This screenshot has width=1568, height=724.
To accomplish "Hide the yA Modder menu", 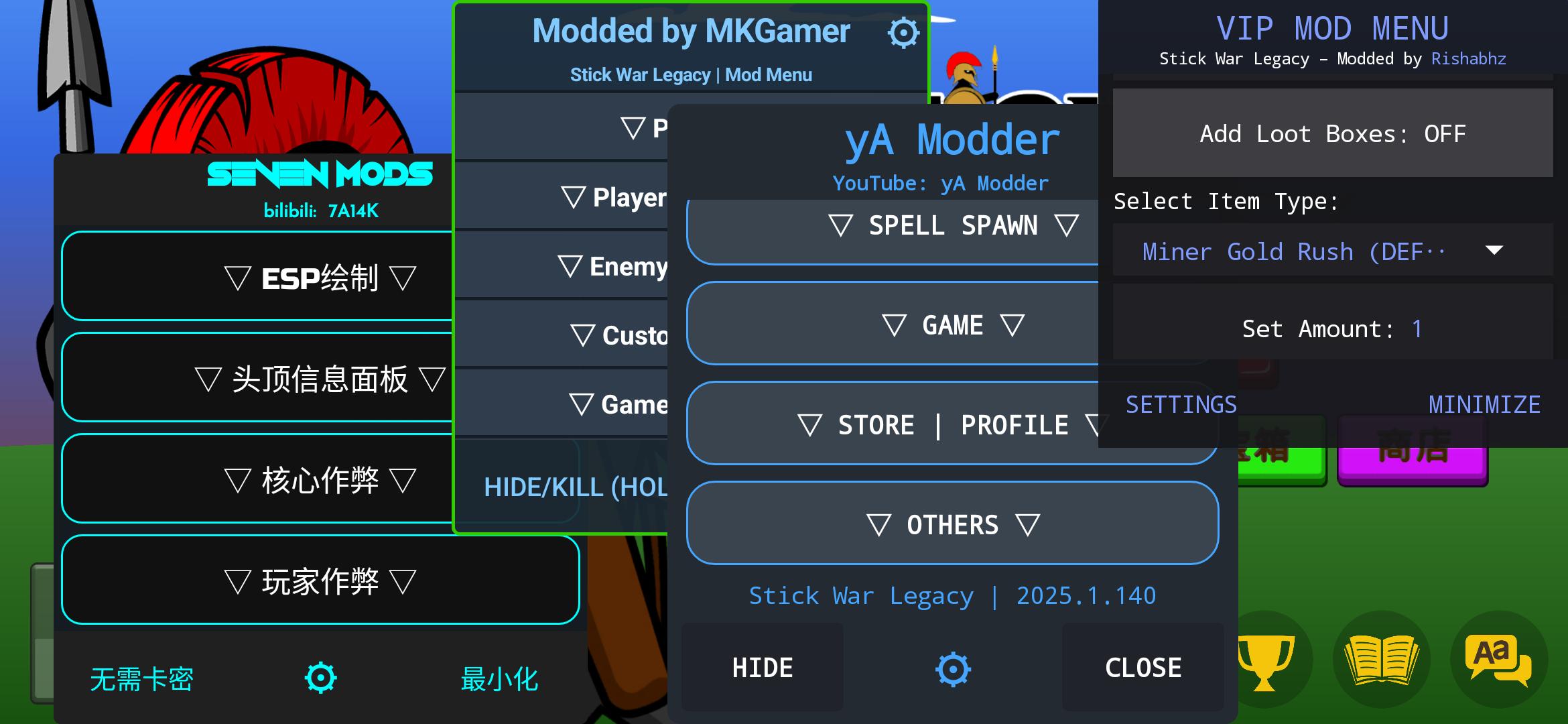I will (763, 668).
